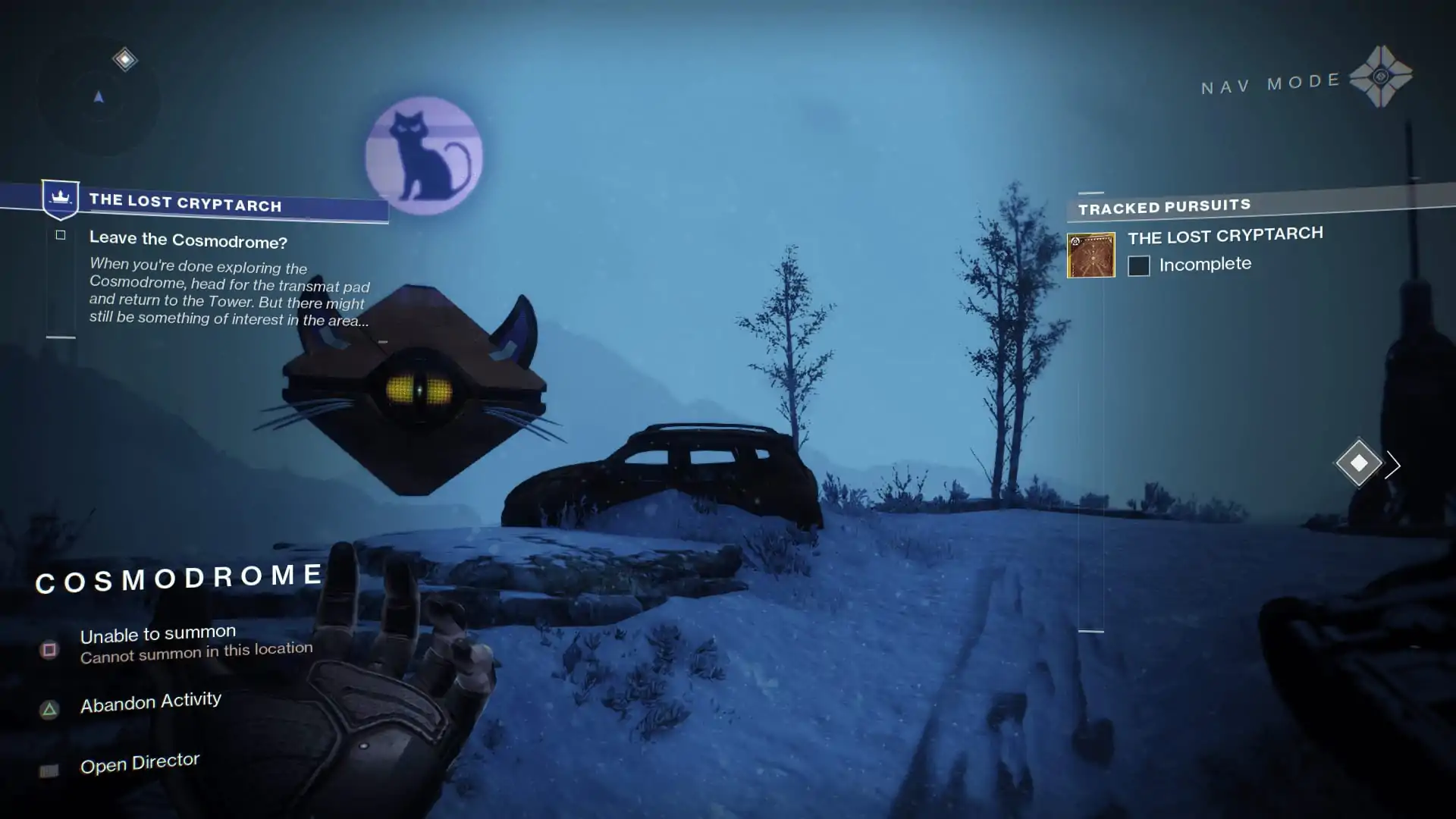Click the triangle icon beside Abandon Activity
The height and width of the screenshot is (819, 1456).
(50, 709)
